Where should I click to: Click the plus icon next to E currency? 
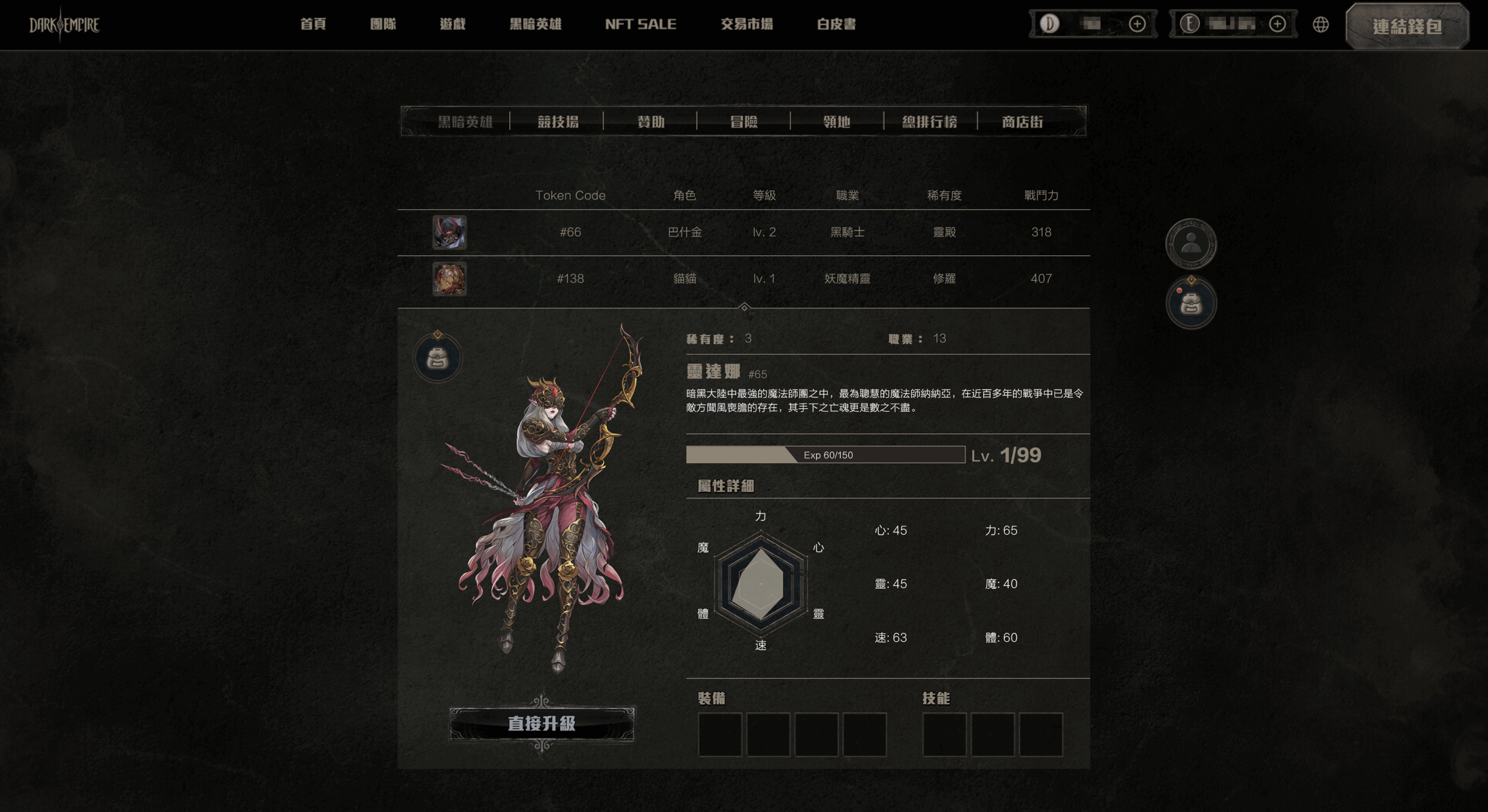[1278, 24]
